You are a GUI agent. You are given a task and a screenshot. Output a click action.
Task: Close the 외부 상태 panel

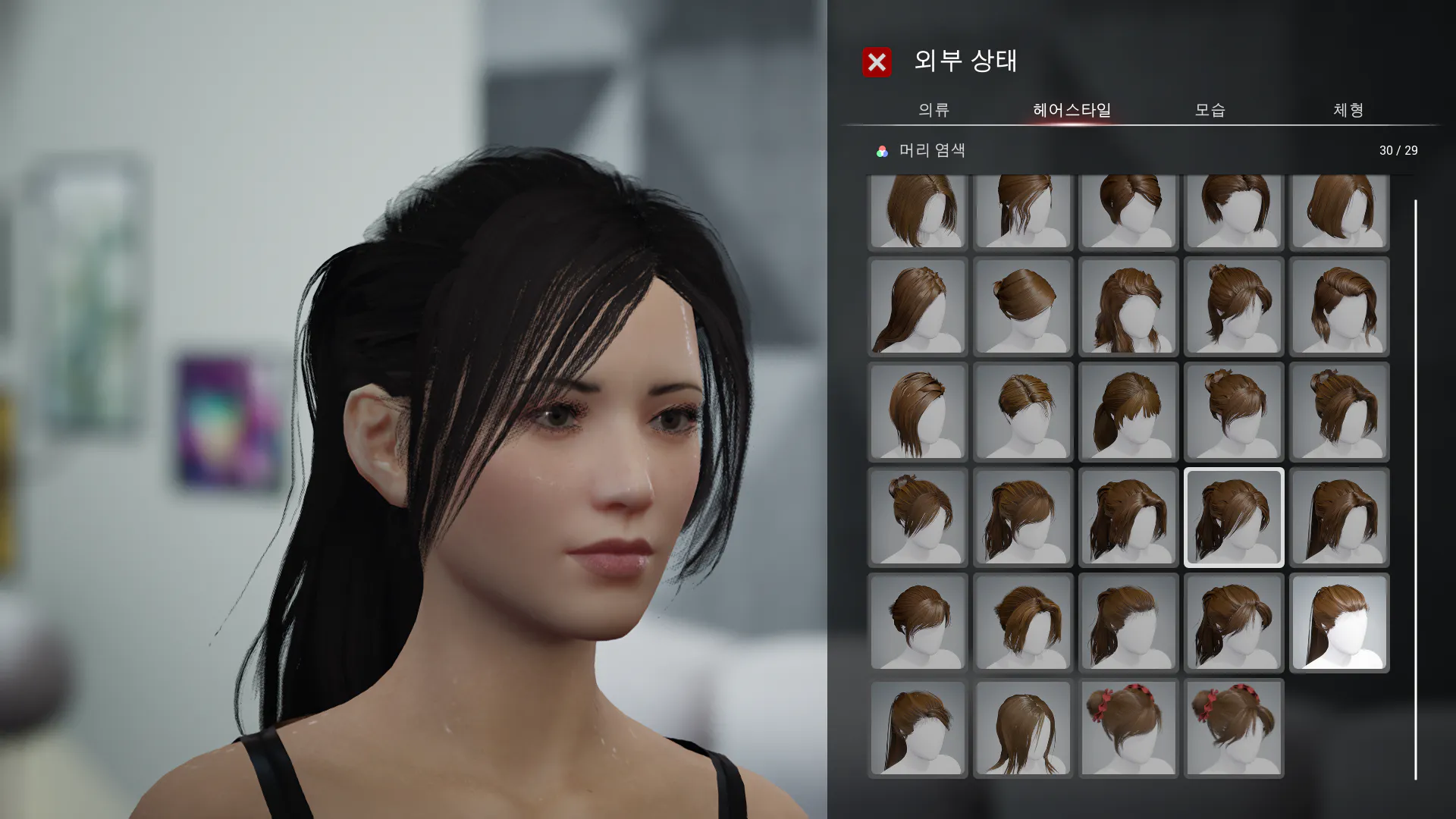[877, 62]
